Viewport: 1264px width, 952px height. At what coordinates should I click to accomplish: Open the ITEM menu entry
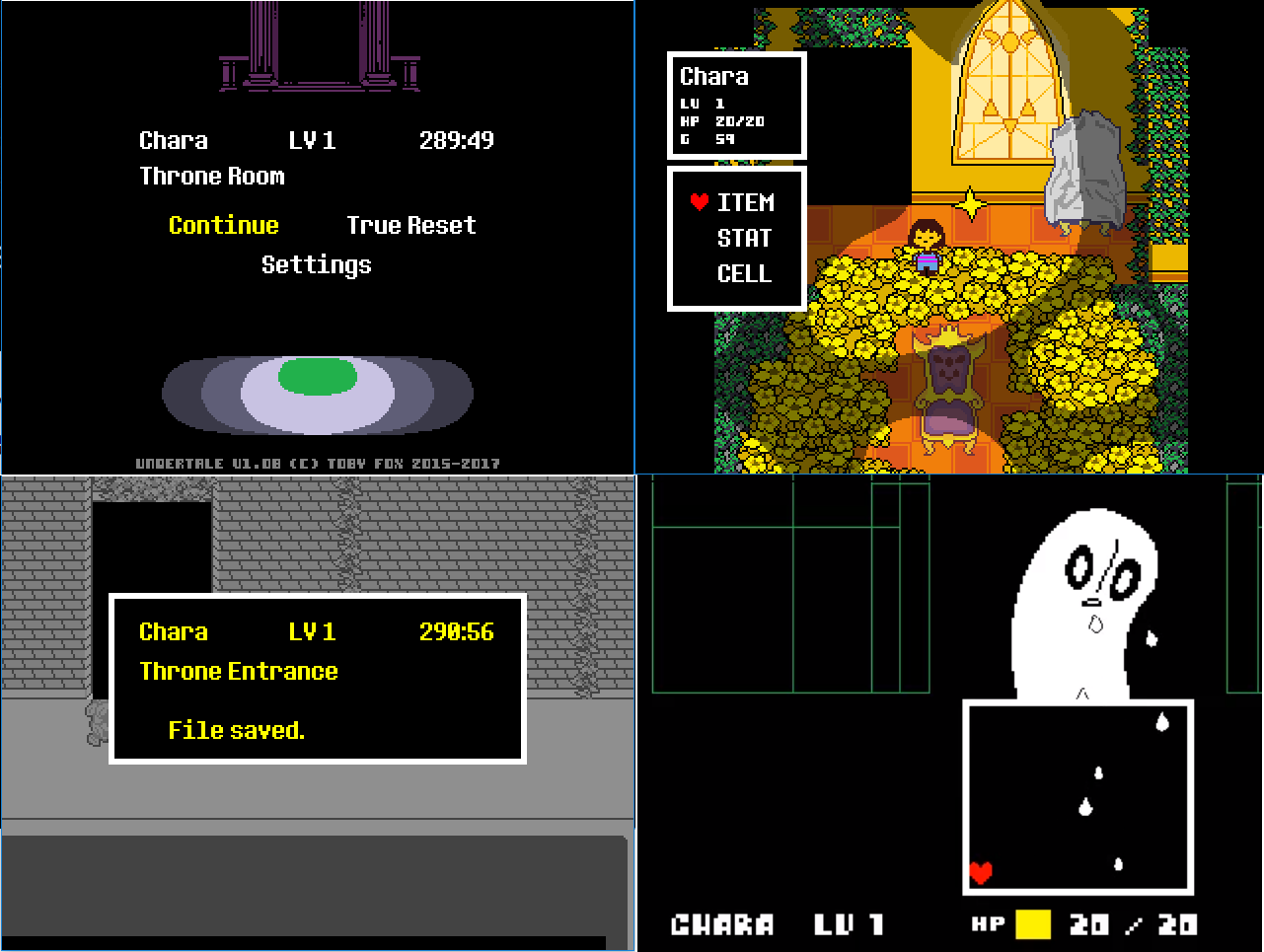(746, 203)
